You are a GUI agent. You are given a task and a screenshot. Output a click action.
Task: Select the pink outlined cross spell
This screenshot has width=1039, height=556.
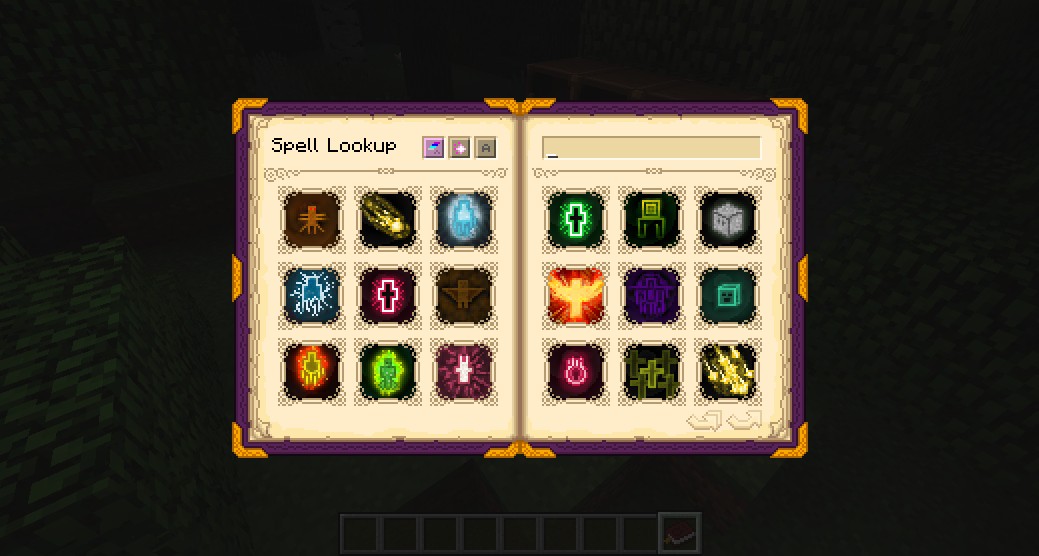pyautogui.click(x=387, y=295)
